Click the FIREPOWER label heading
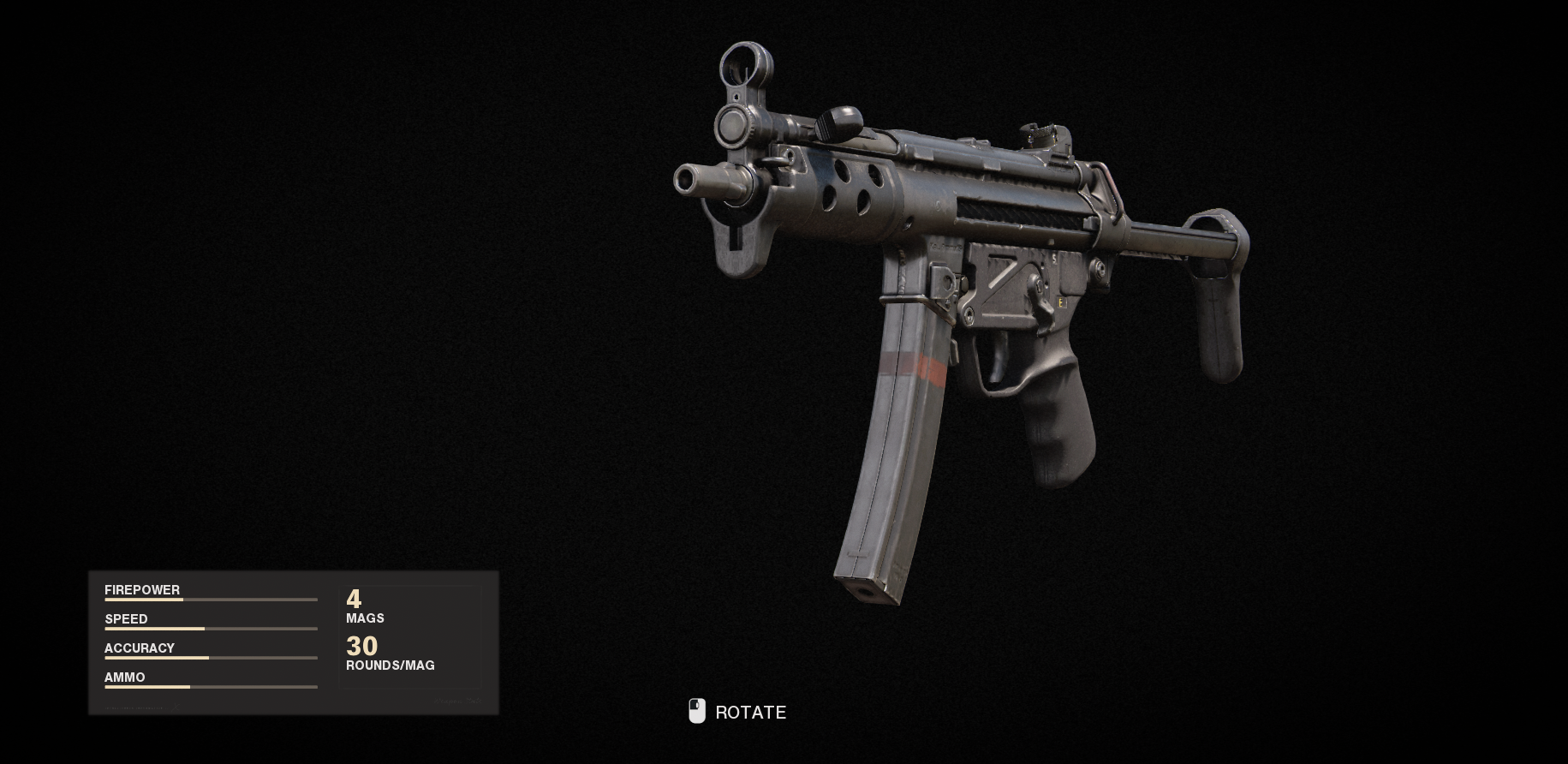Viewport: 1568px width, 764px height. [x=141, y=590]
